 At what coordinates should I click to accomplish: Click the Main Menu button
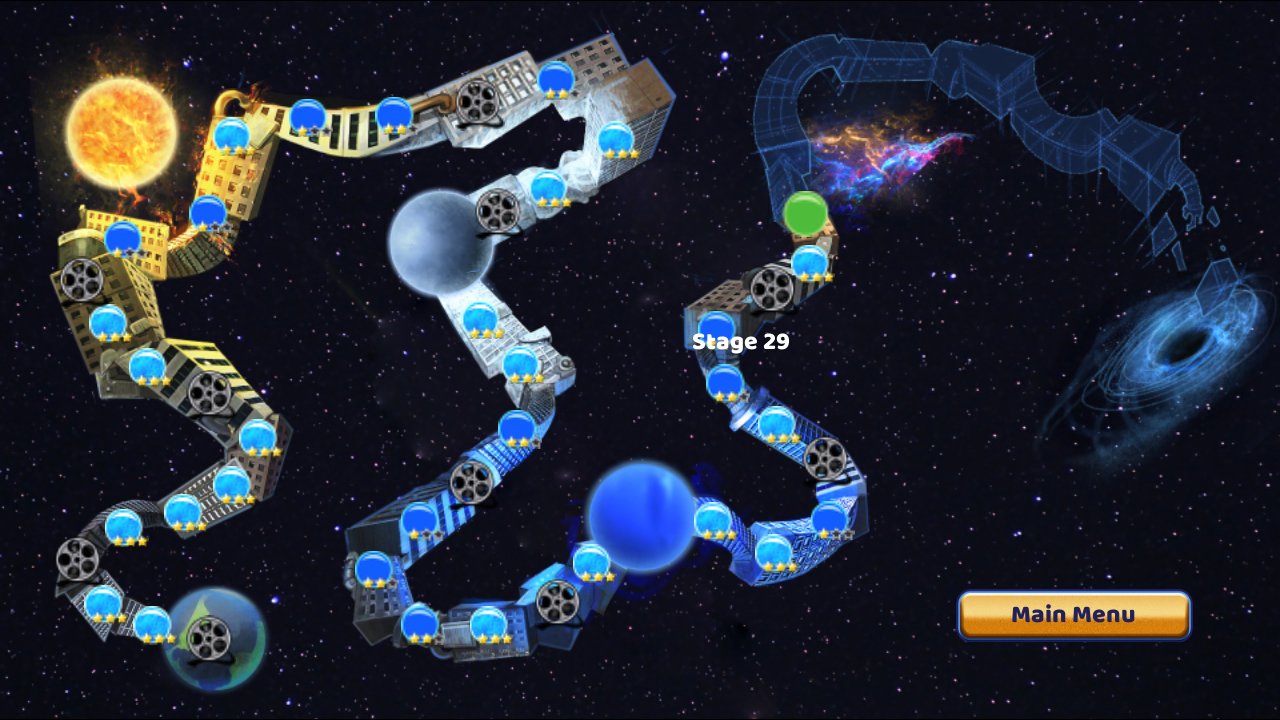click(1074, 614)
